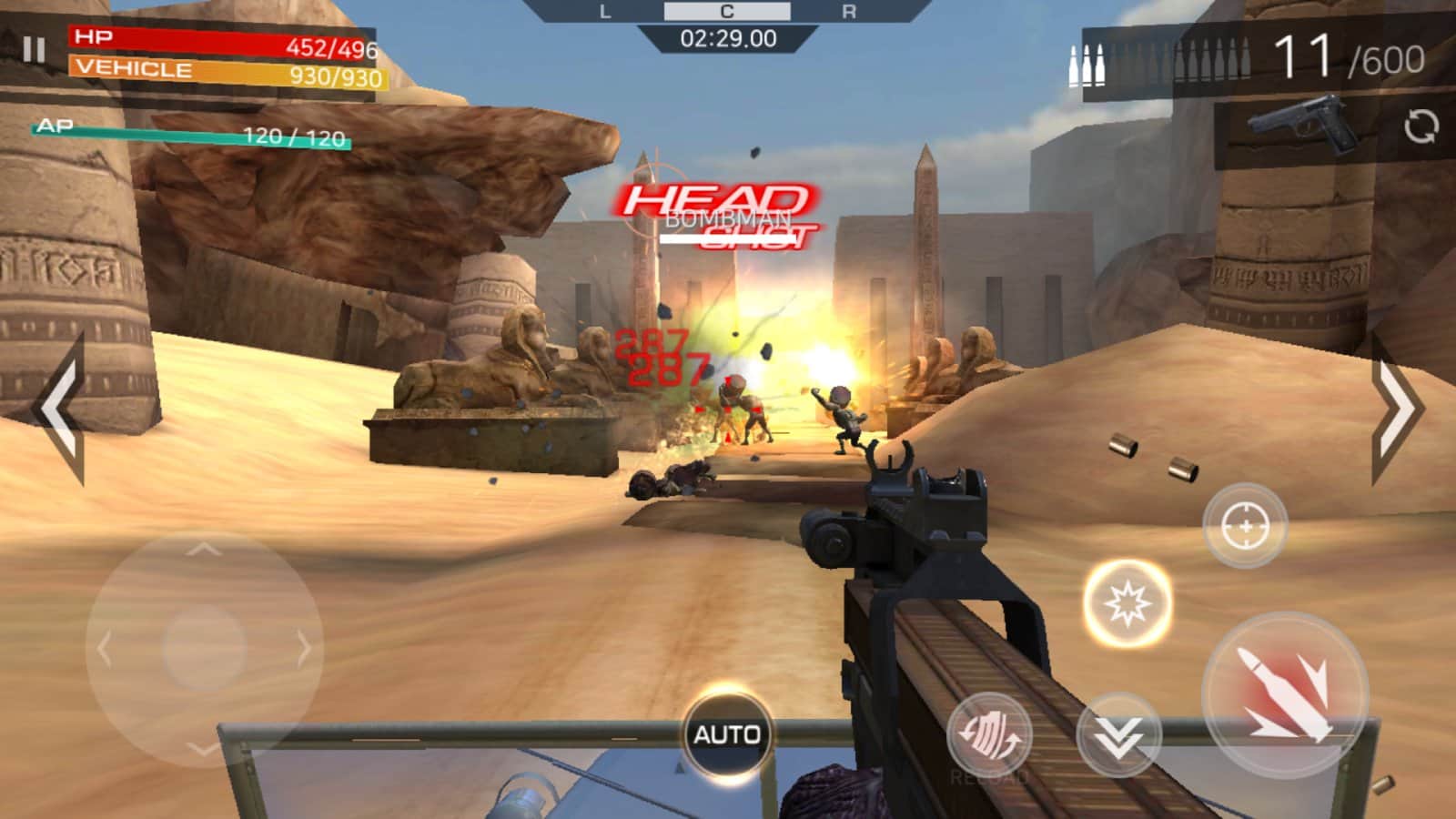
Task: Toggle the AUTO fire button
Action: (x=726, y=734)
